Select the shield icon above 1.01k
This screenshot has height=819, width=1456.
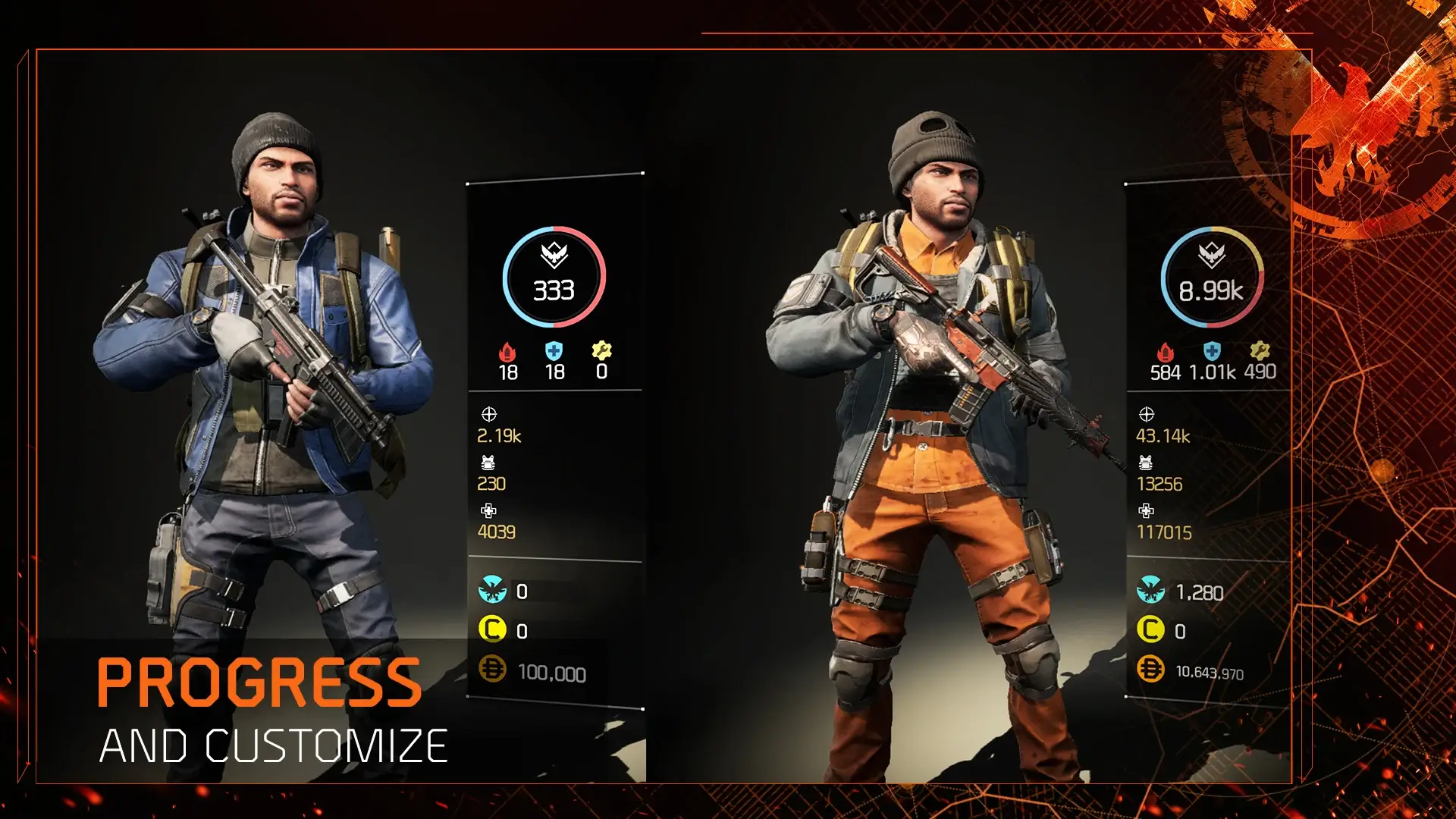pos(1213,350)
